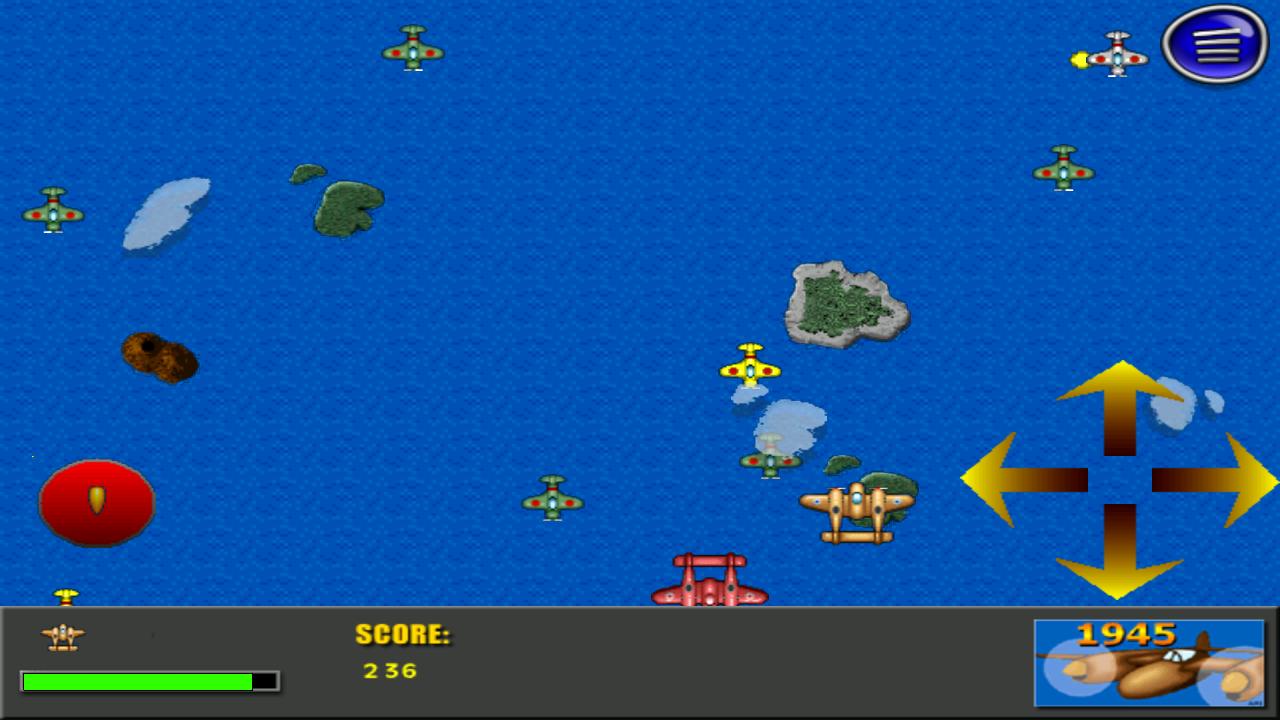Click the SCORE label

pos(402,636)
